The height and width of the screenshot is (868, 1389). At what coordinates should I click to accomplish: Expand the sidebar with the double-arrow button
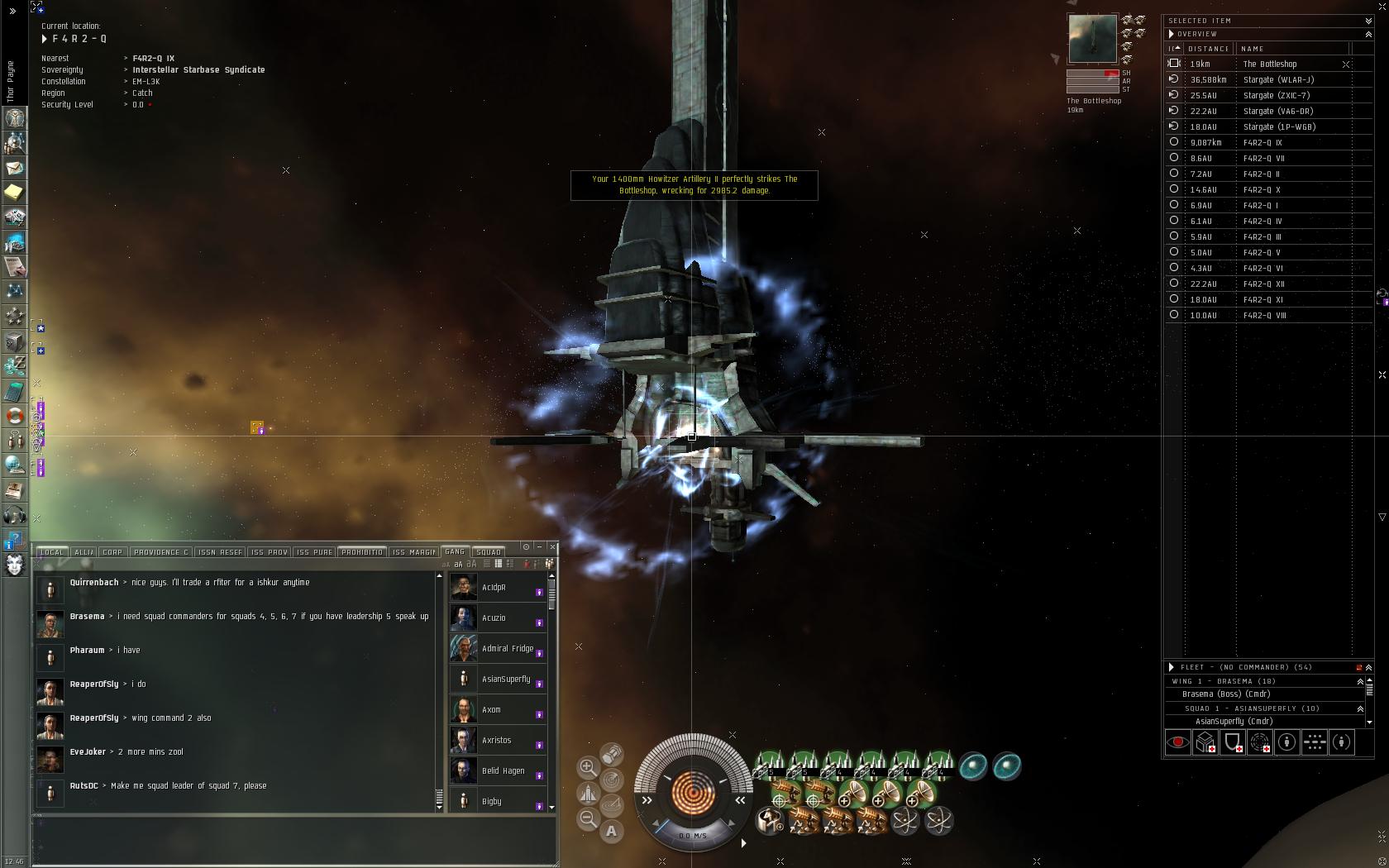coord(12,12)
